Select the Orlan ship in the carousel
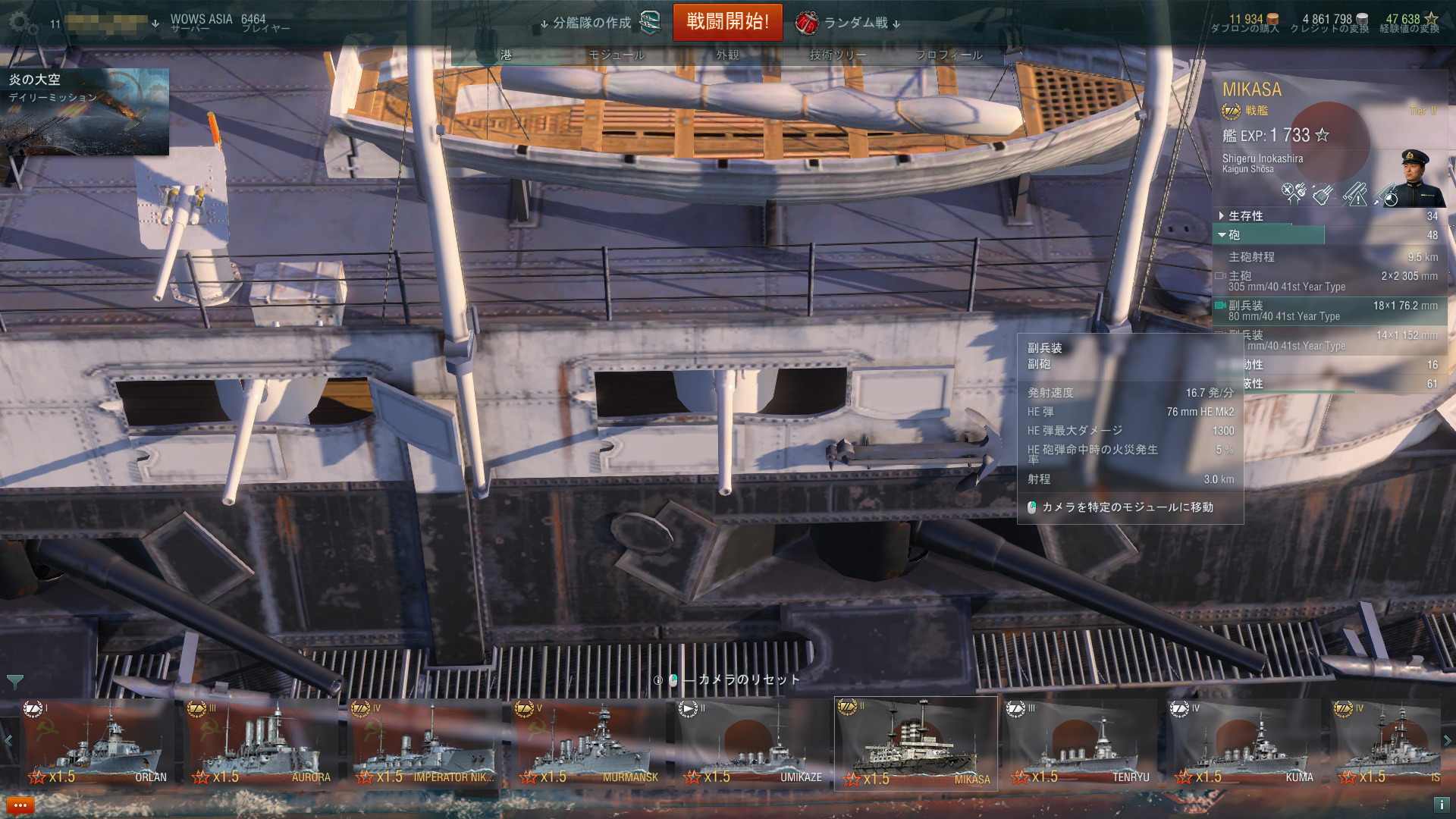1456x819 pixels. pyautogui.click(x=96, y=743)
